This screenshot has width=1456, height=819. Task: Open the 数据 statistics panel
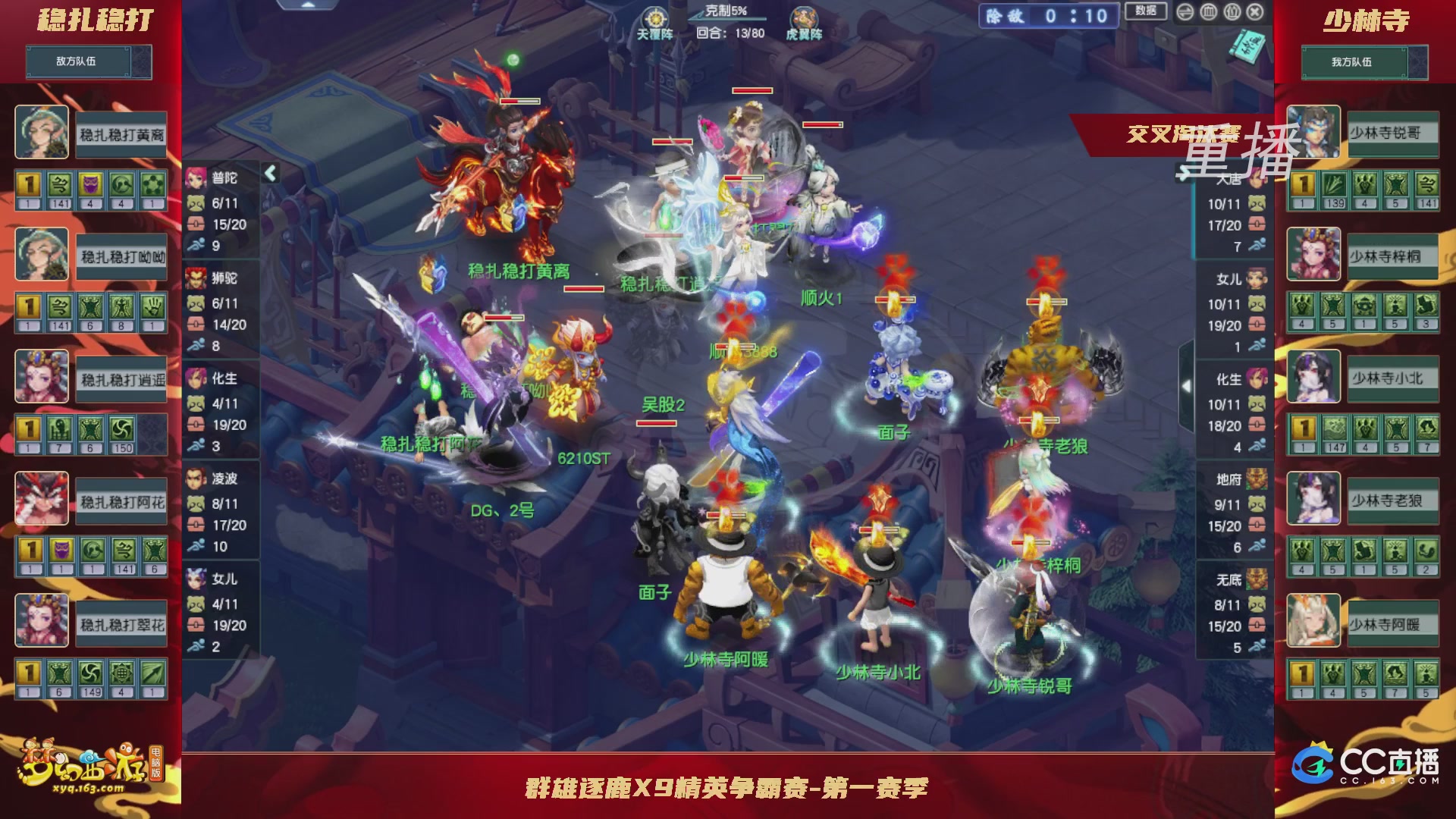tap(1146, 11)
